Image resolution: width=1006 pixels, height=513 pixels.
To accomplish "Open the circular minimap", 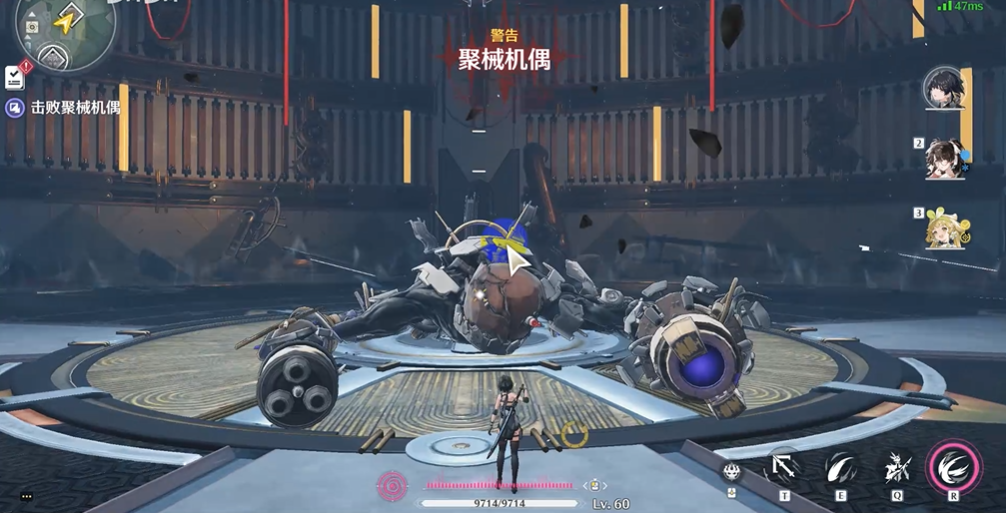I will 65,30.
